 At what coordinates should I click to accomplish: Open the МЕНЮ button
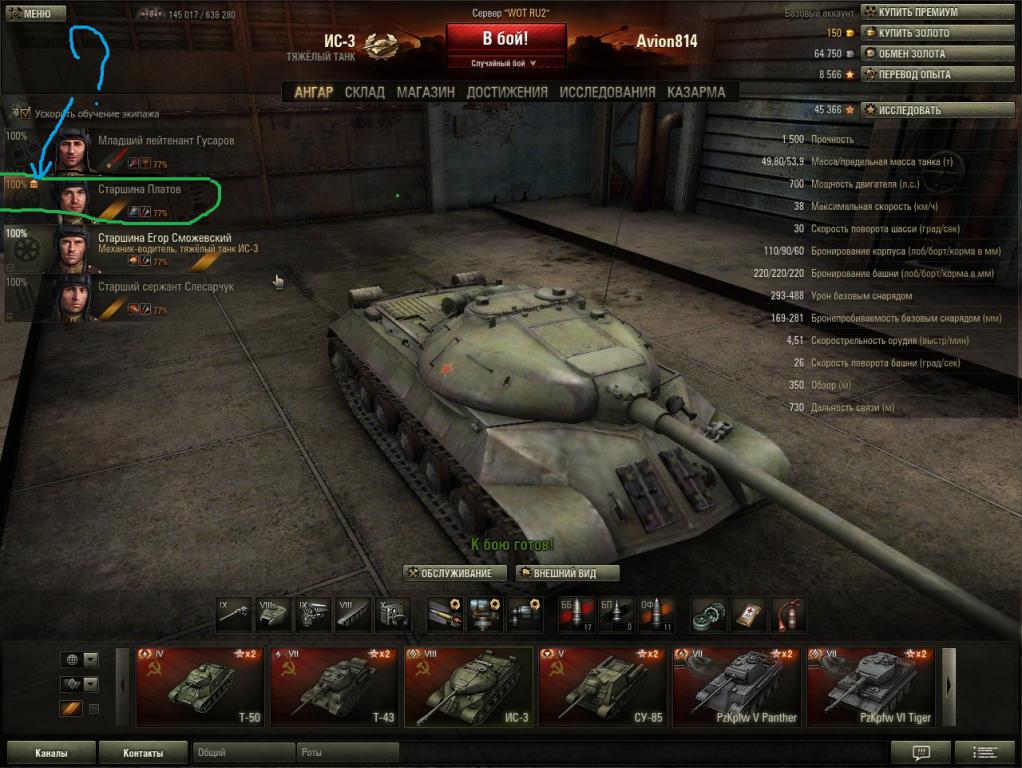pyautogui.click(x=35, y=14)
